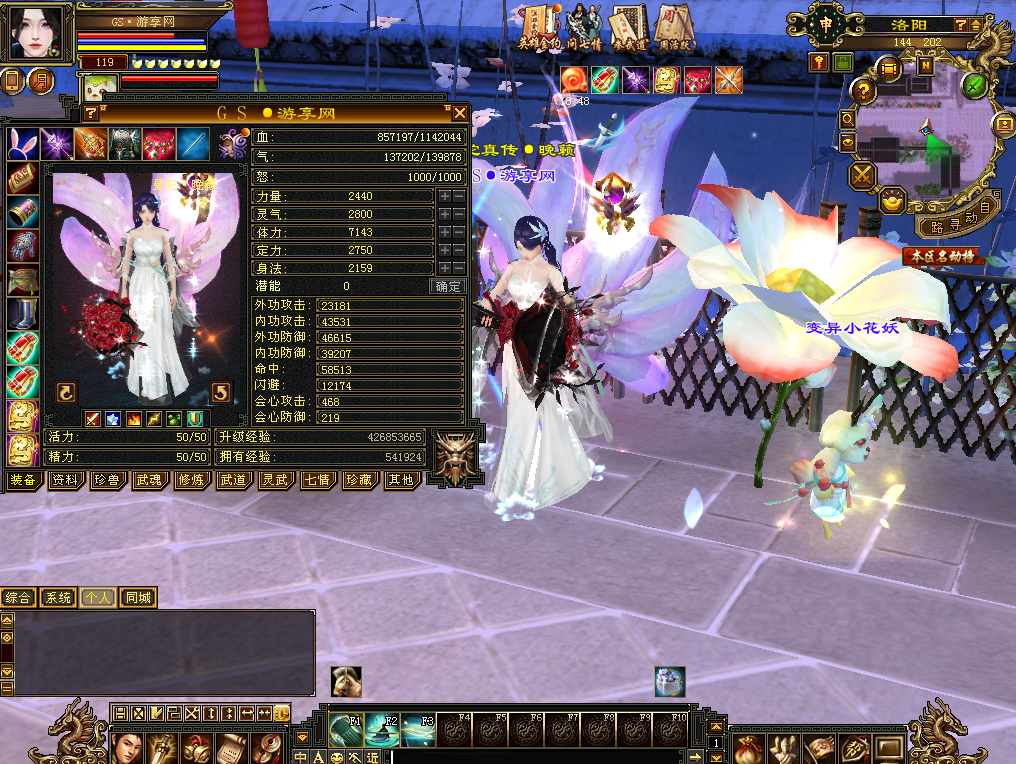Screen dimensions: 1016x764
Task: Open the help button on attributes panel
Action: [90, 113]
